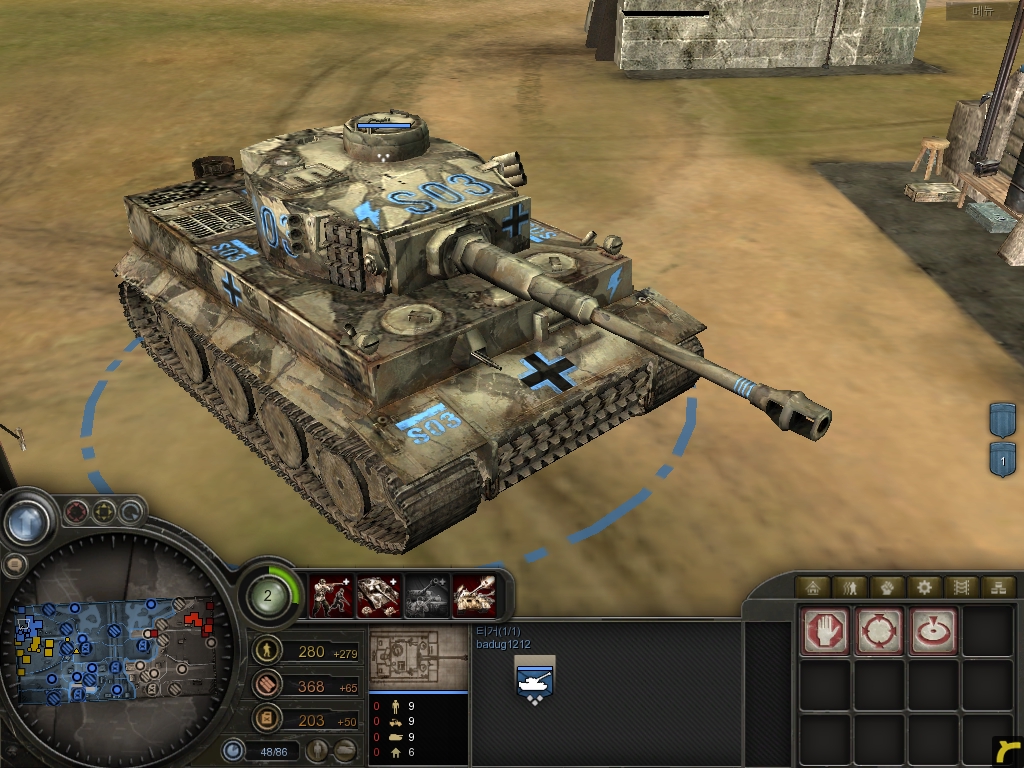Select the raised fist tab
This screenshot has width=1024, height=768.
click(886, 587)
